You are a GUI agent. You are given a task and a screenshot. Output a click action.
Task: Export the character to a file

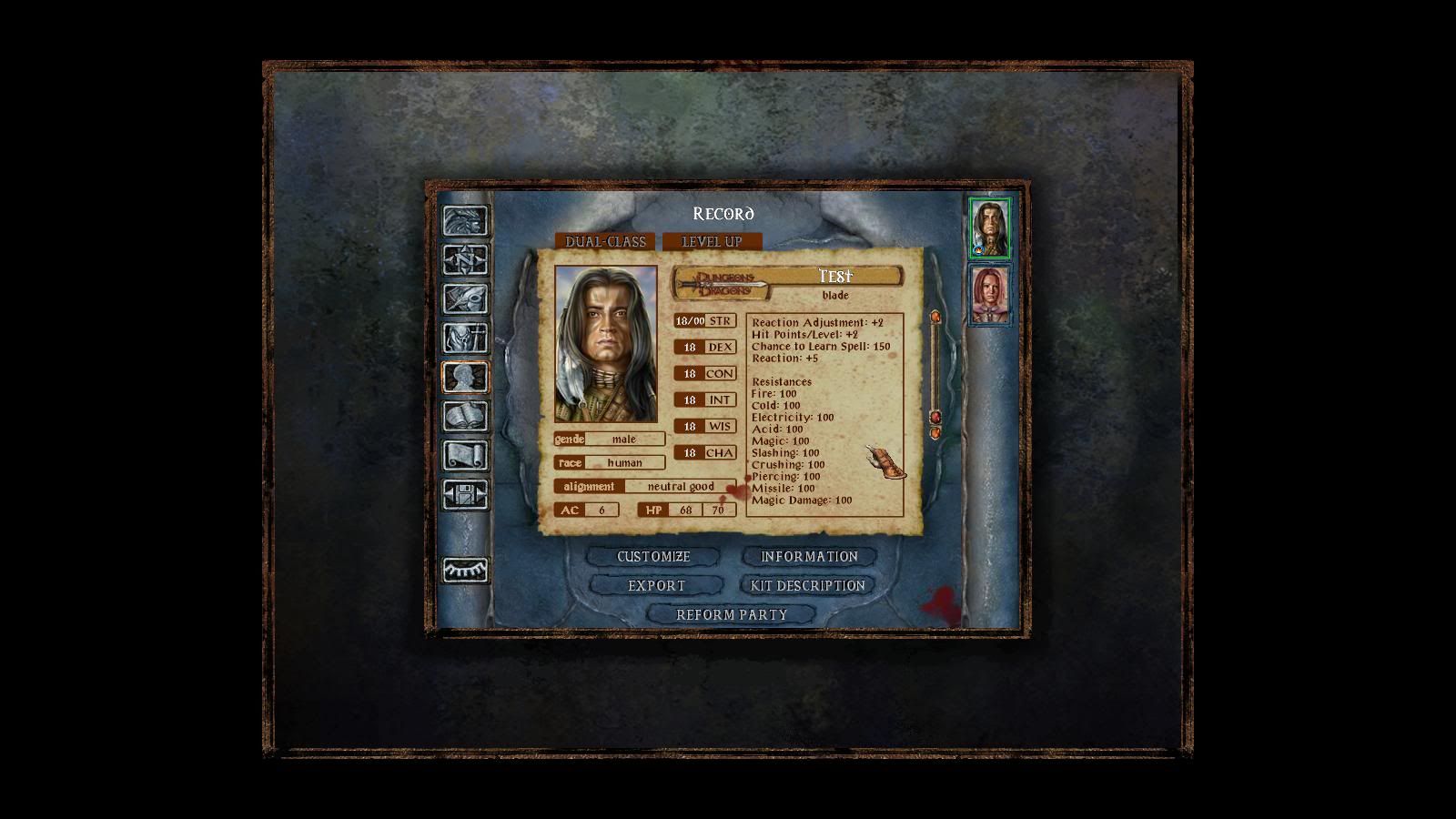click(x=656, y=585)
